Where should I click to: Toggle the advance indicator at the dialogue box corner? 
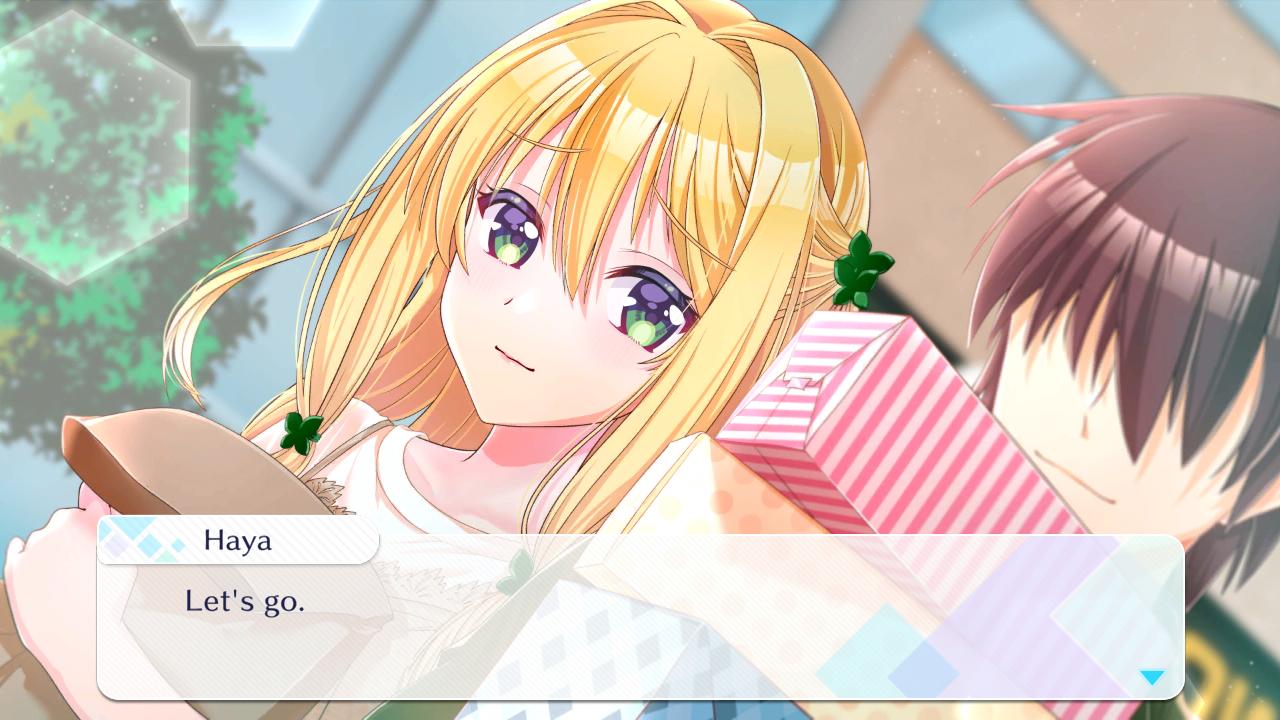[1153, 677]
